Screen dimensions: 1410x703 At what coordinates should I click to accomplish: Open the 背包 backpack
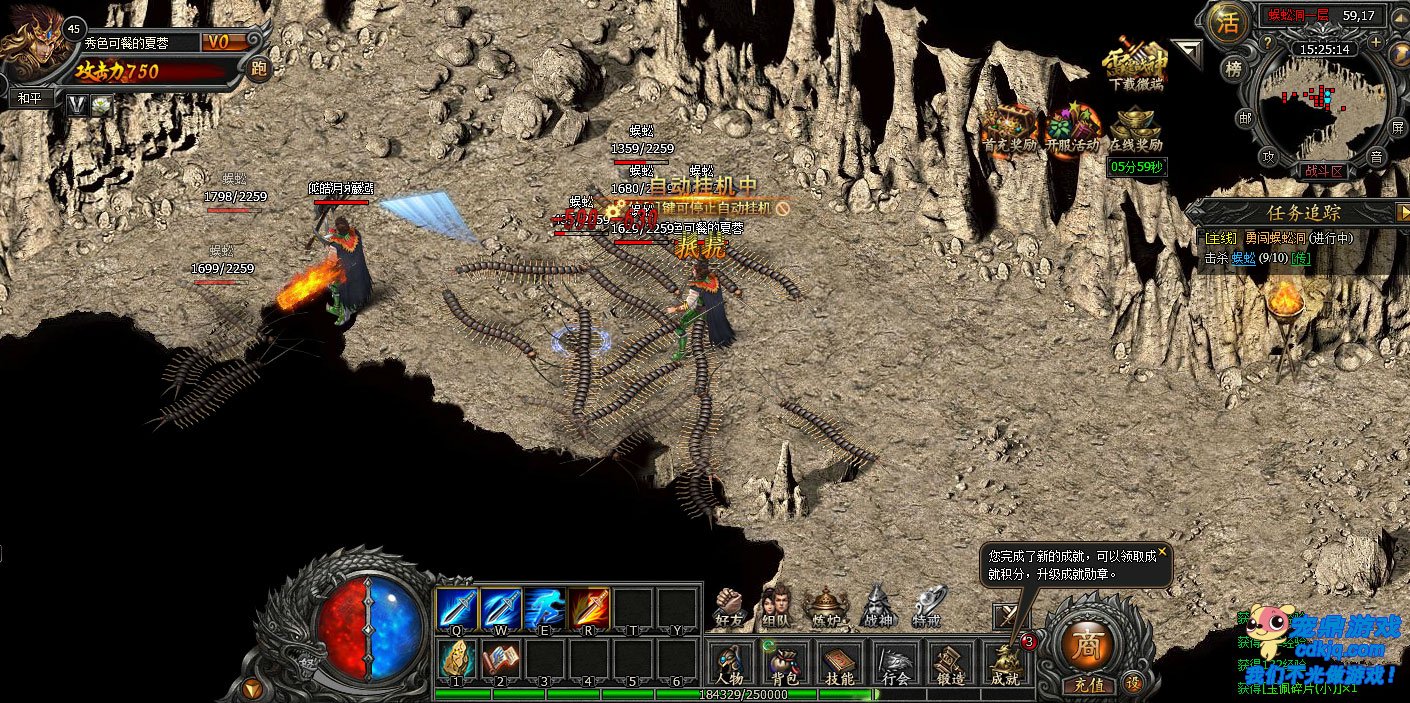coord(784,664)
